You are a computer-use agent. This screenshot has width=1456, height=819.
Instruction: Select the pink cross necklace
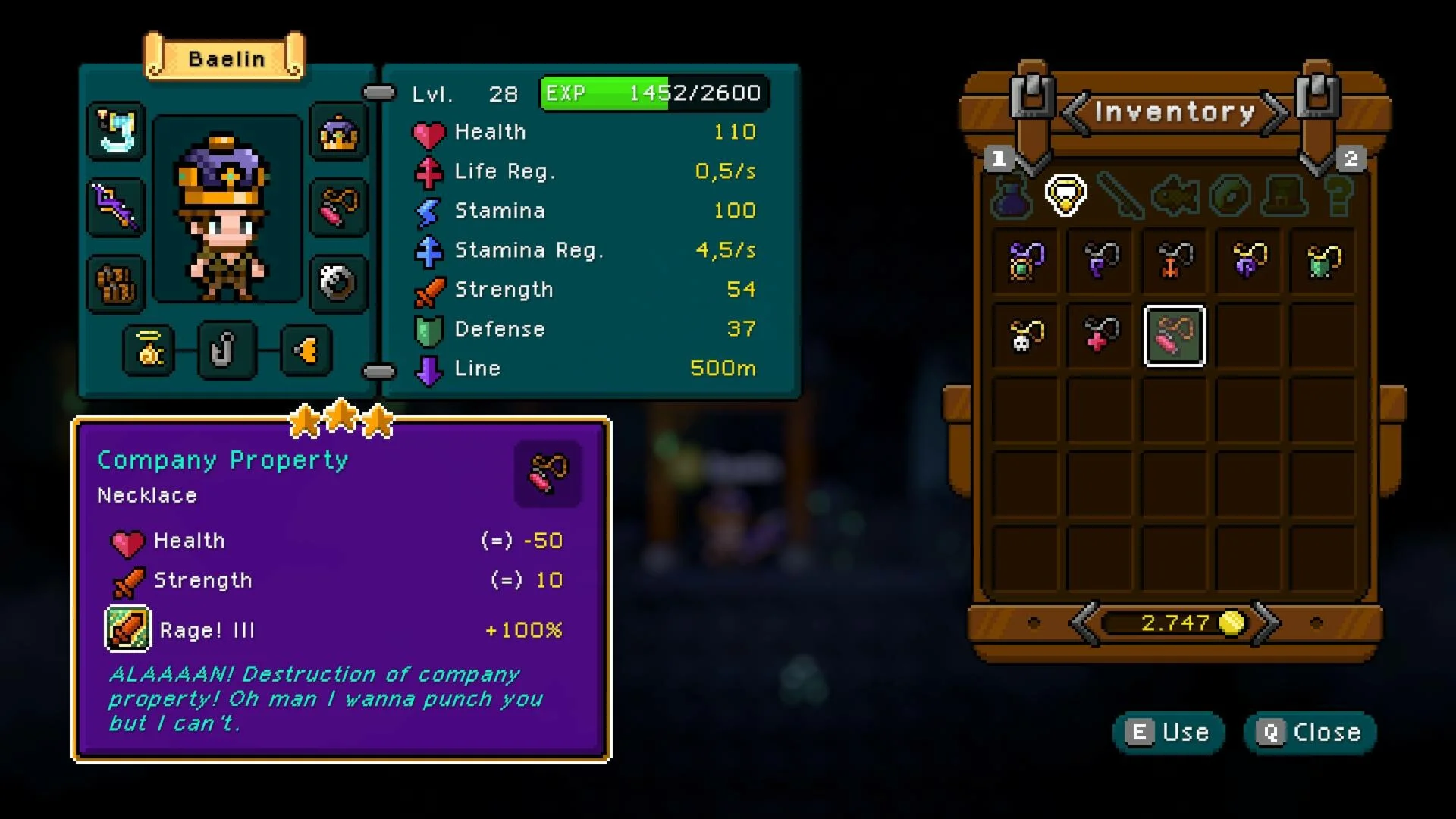point(1100,336)
